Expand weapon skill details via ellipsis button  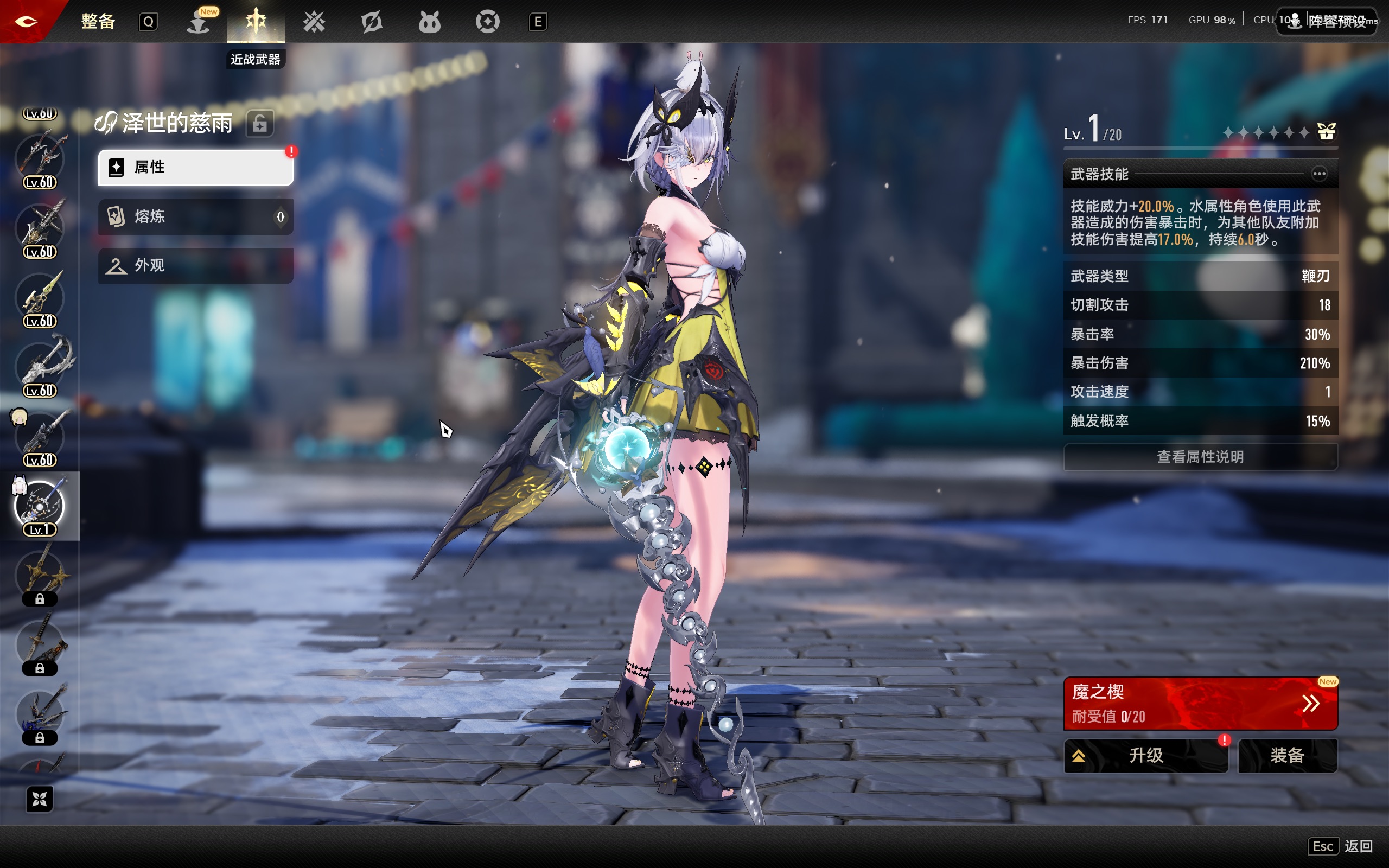click(x=1319, y=174)
